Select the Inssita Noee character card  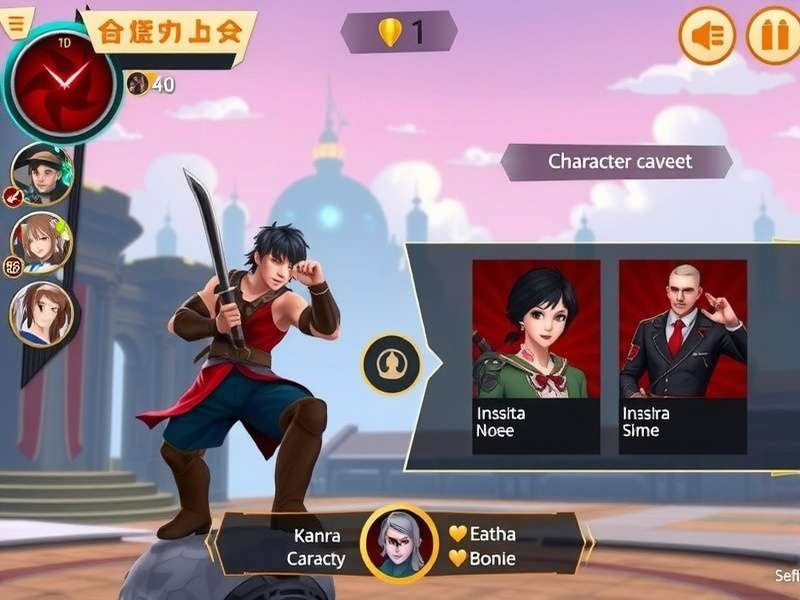click(x=536, y=357)
